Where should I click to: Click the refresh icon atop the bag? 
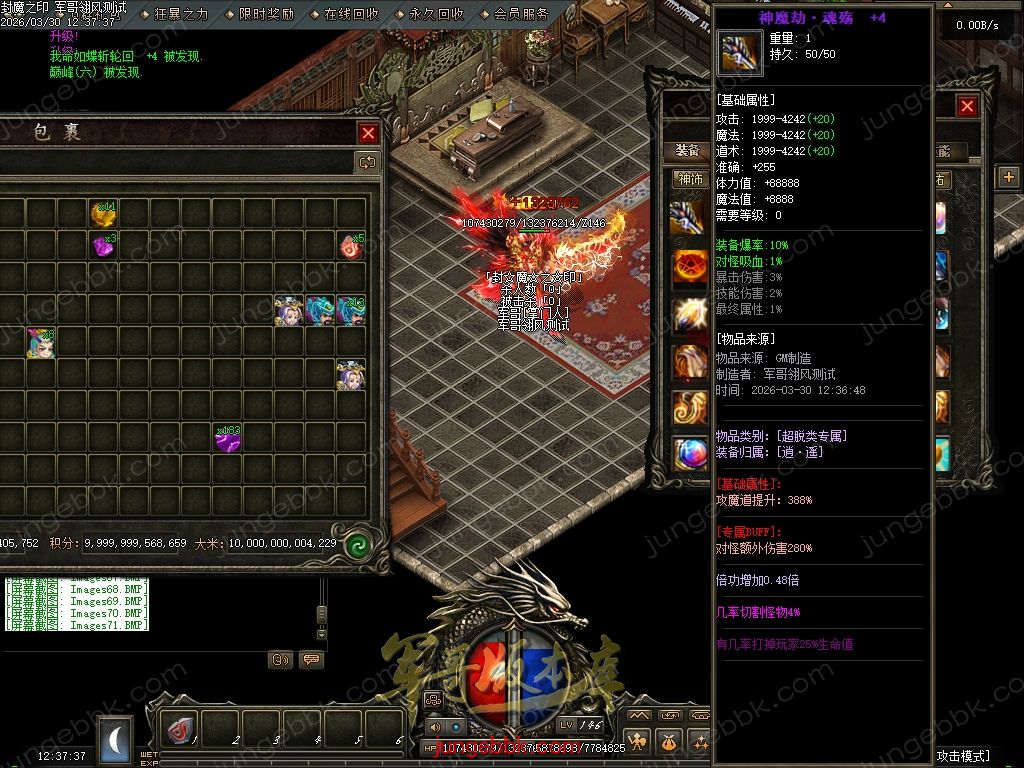click(367, 162)
